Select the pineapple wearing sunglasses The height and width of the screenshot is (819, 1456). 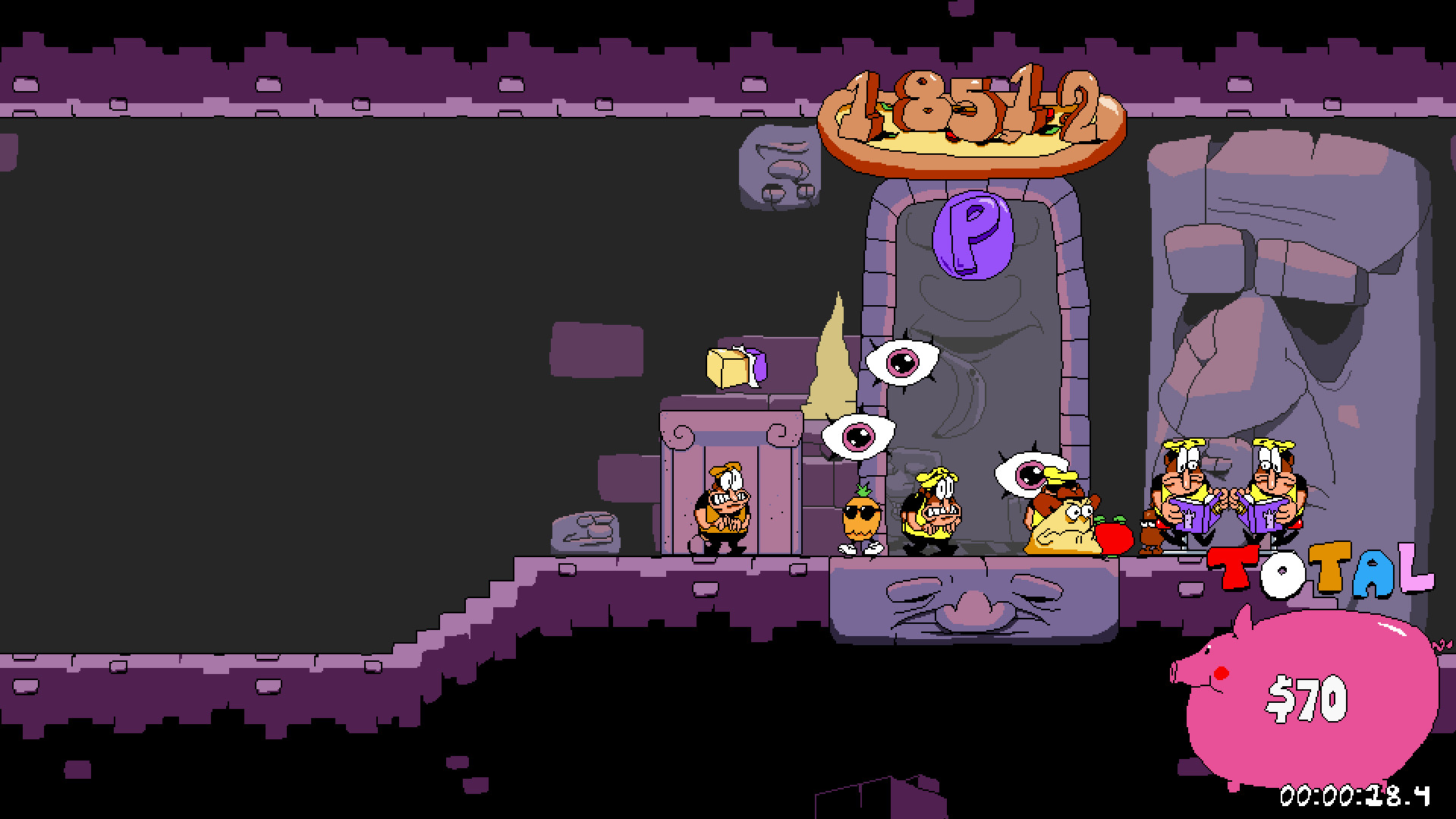pos(863,516)
